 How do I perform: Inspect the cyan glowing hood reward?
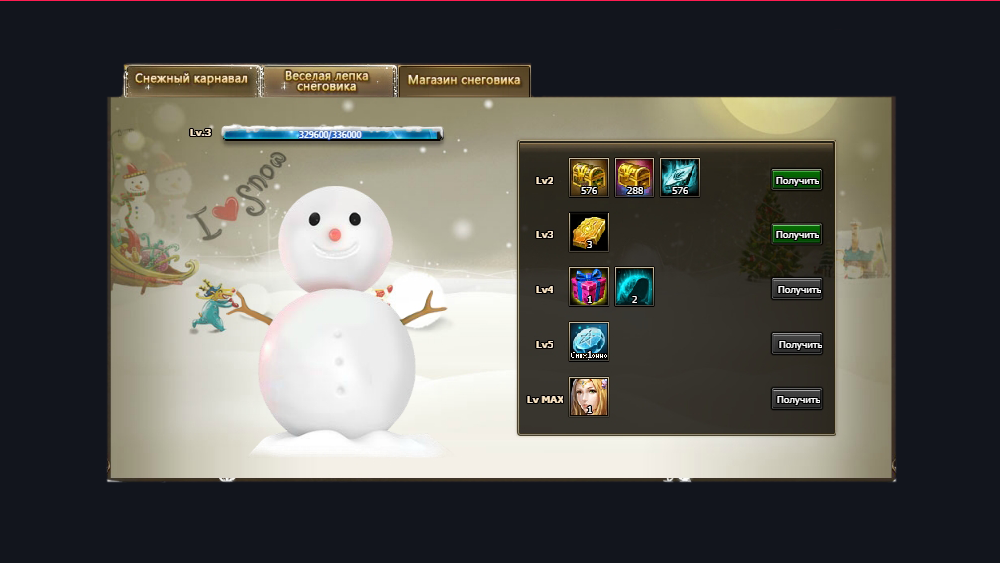point(634,287)
